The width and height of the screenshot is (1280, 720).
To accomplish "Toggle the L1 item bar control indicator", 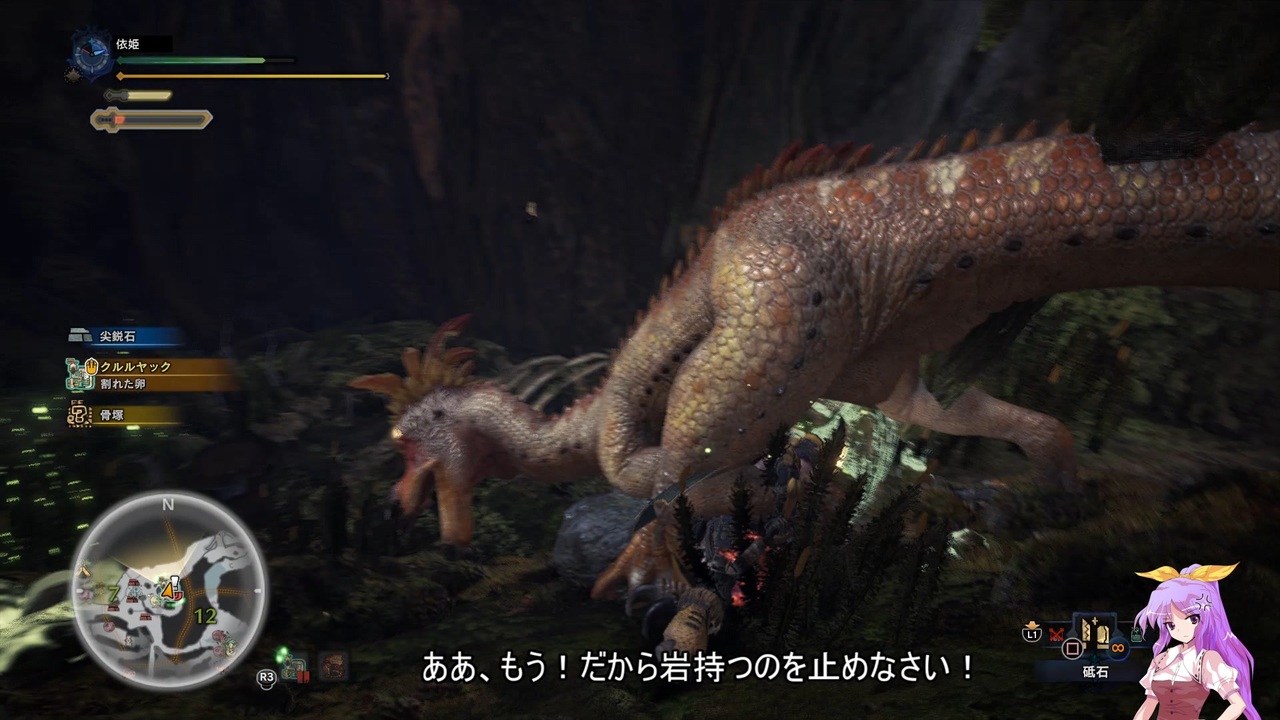I will 1034,633.
